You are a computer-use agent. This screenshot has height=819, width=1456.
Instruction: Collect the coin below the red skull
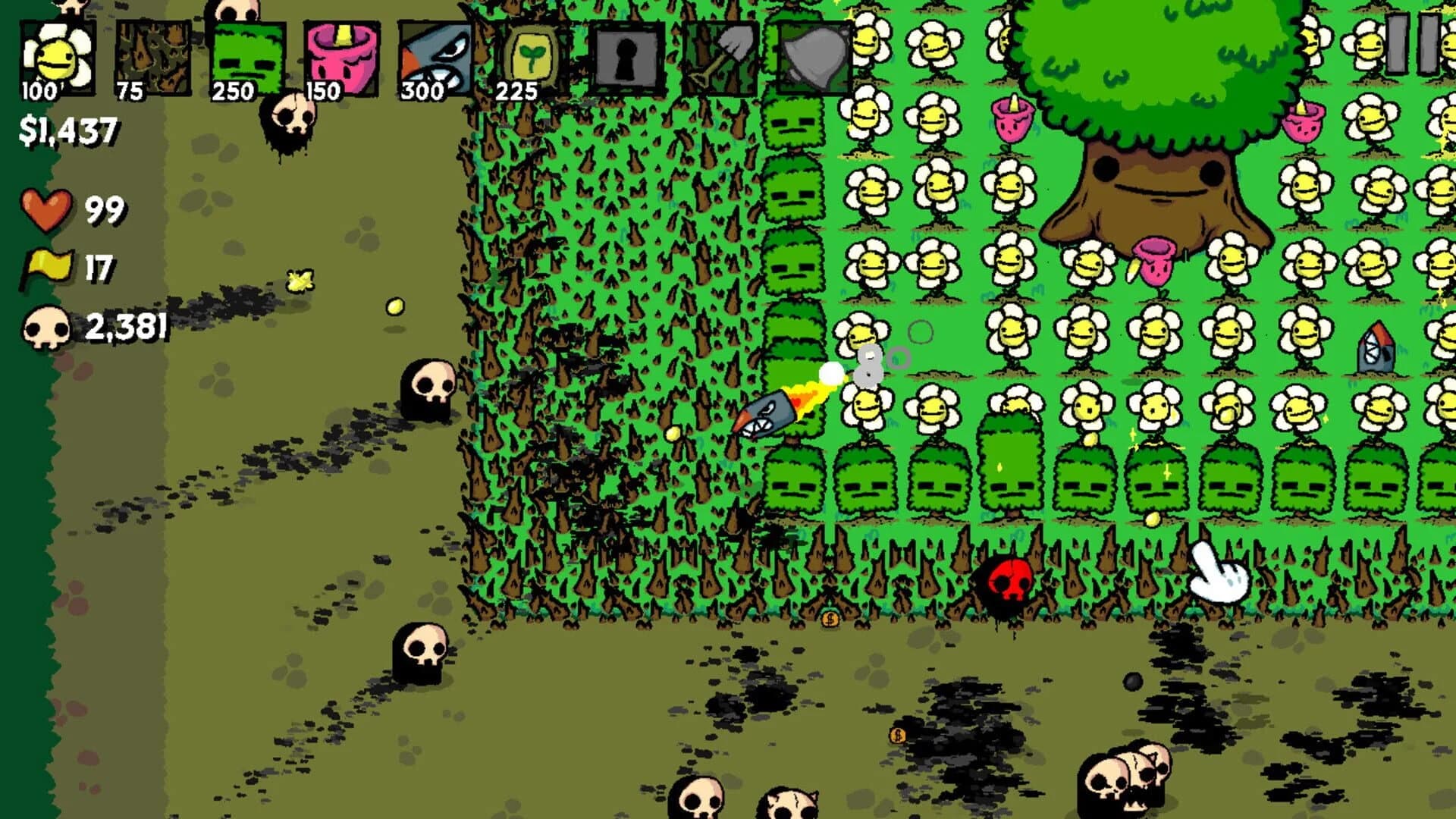click(832, 620)
